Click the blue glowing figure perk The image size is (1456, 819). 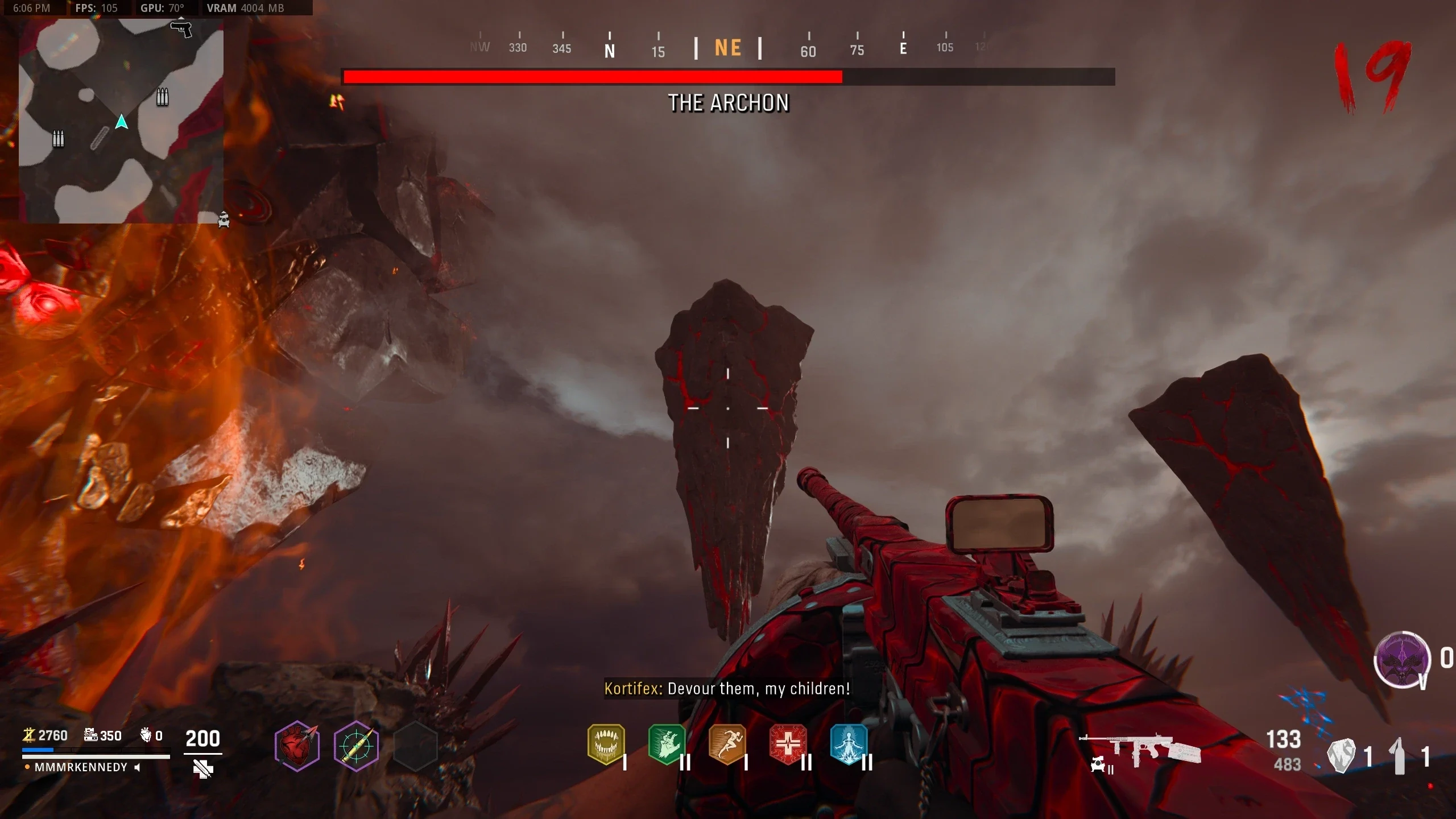(849, 744)
